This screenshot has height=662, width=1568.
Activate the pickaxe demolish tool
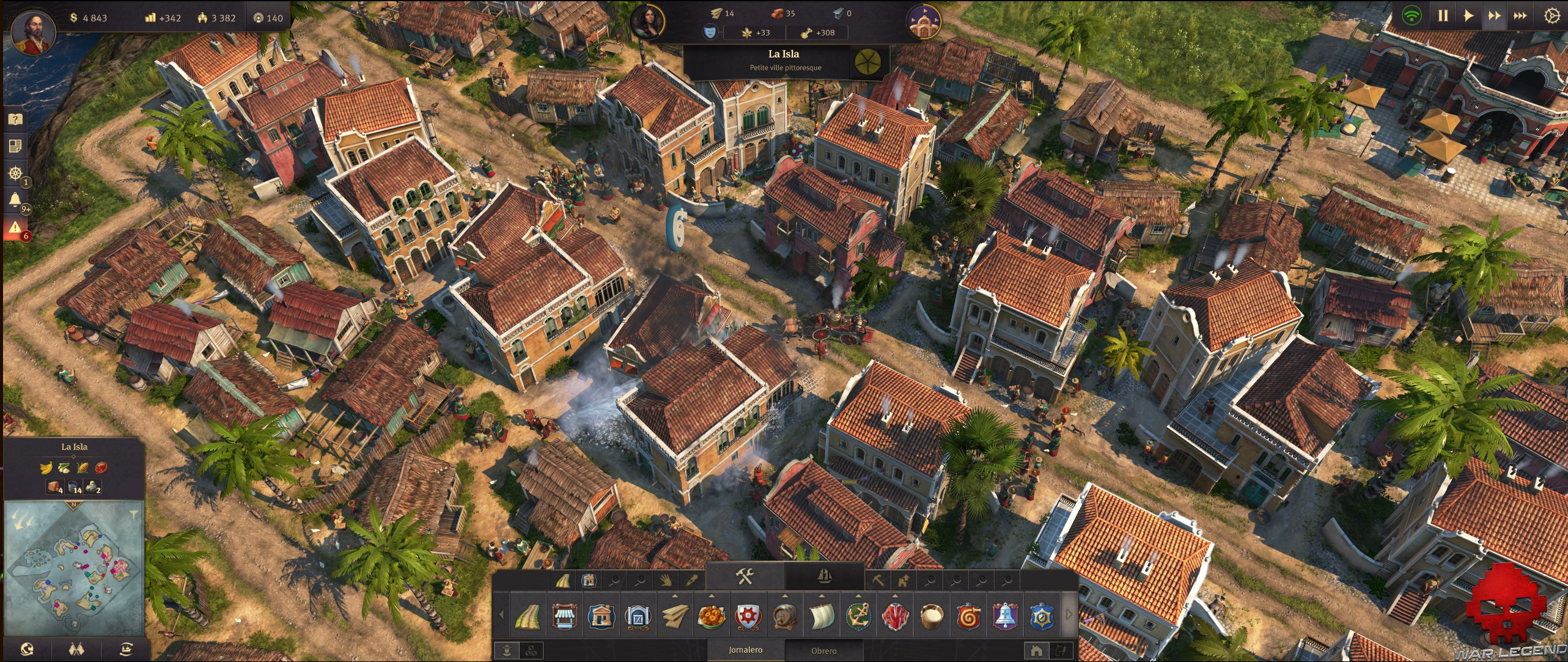(877, 579)
